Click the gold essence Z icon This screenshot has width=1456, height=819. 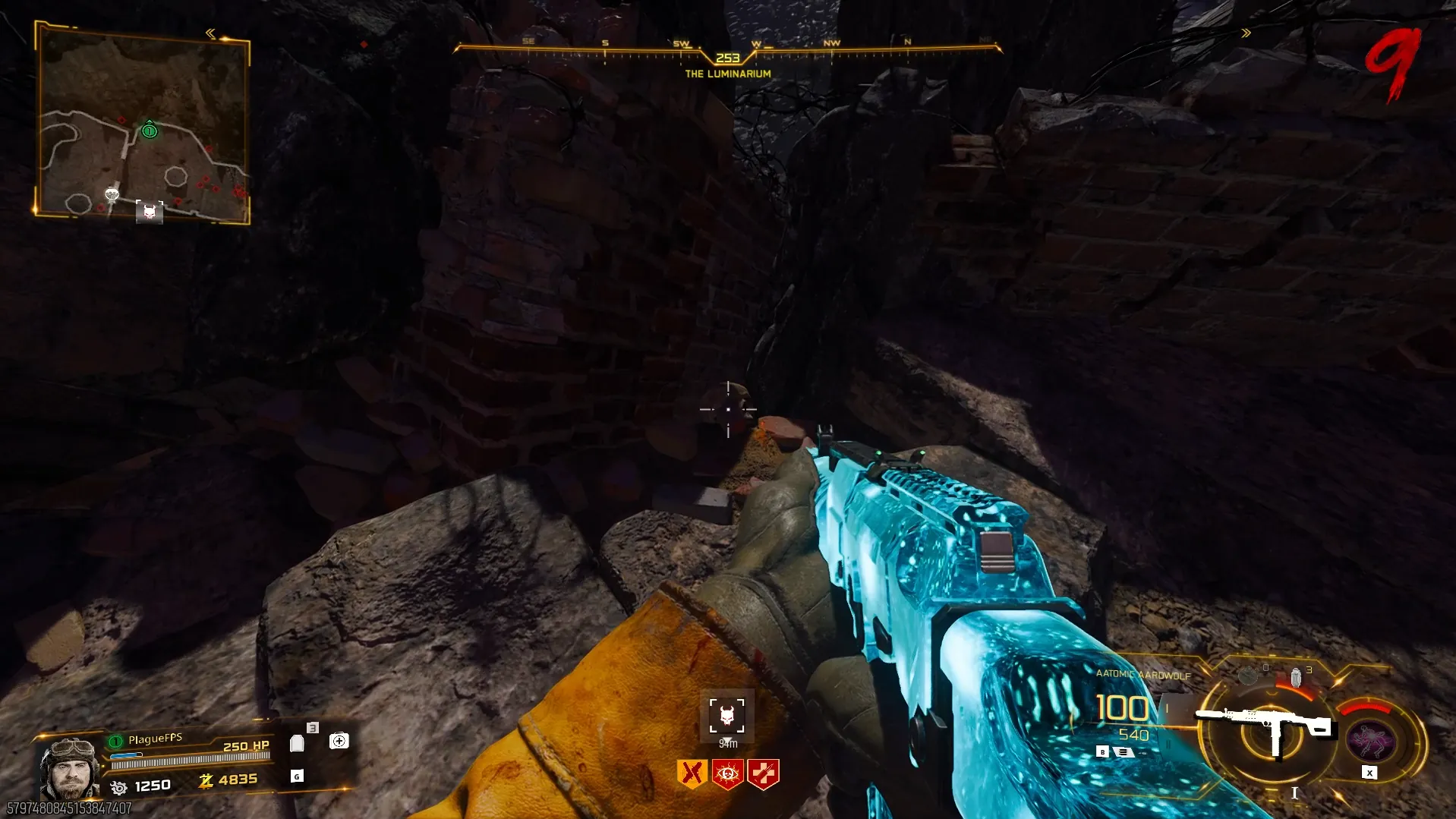[x=205, y=780]
